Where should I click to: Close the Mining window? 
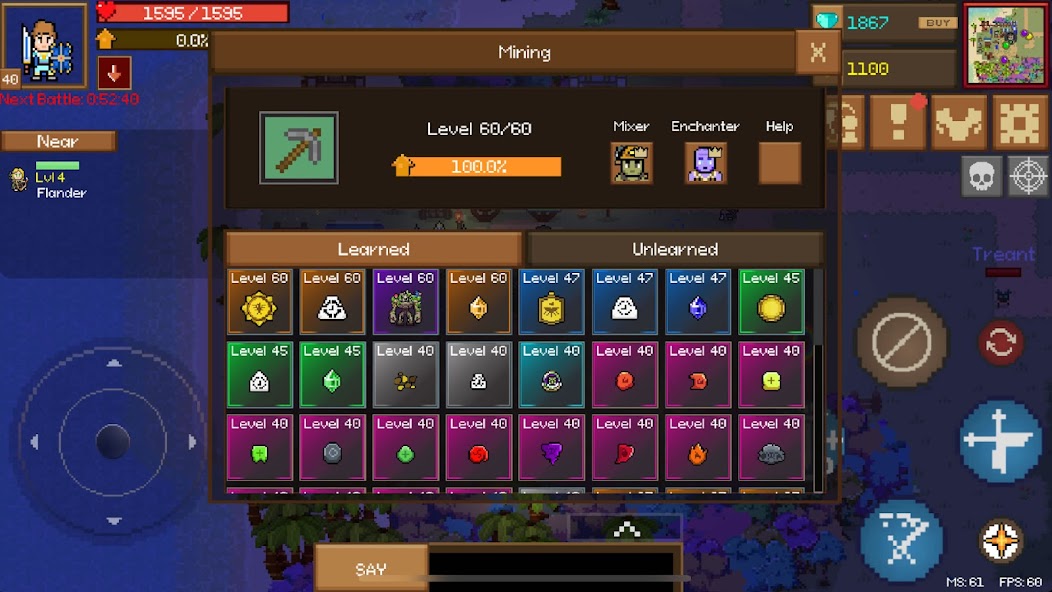(817, 52)
